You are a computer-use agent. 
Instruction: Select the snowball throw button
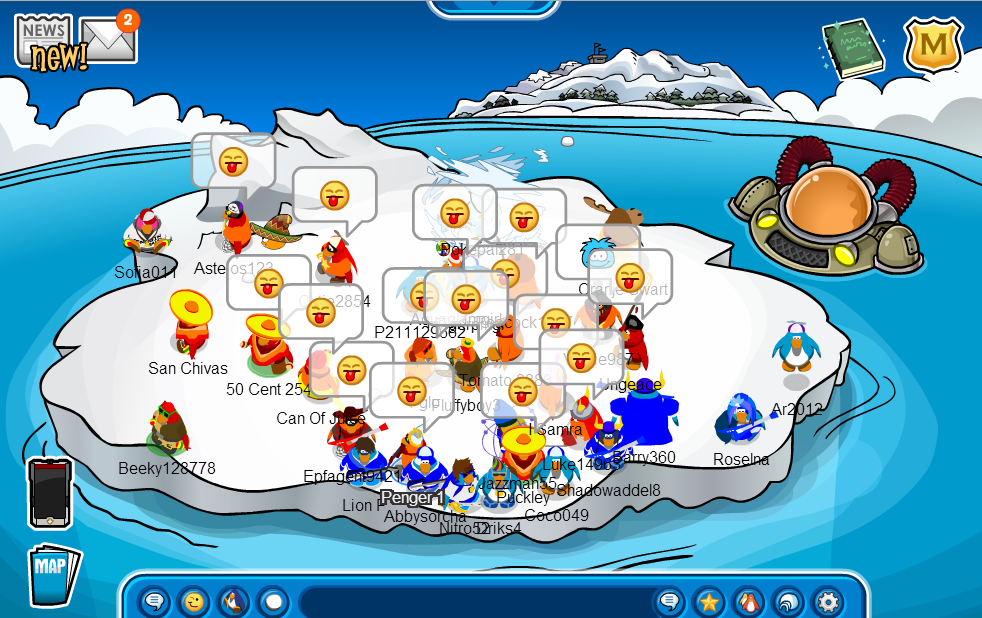tap(272, 602)
